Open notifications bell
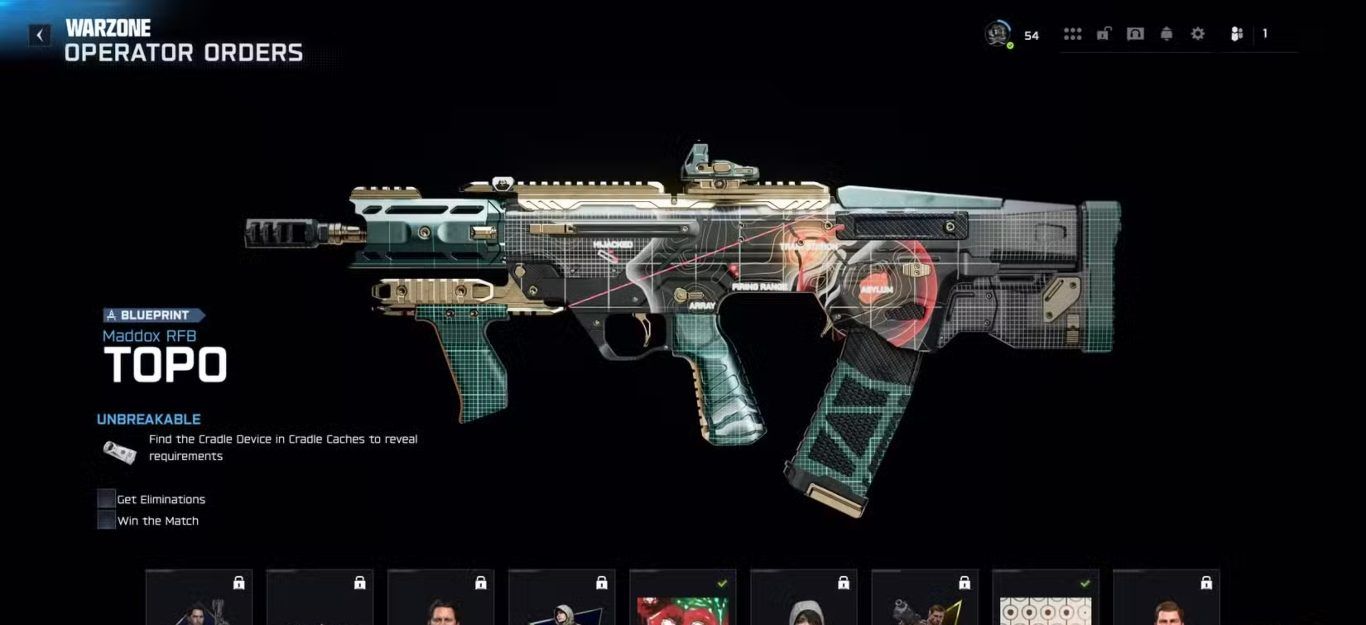Screen dimensions: 1366x625 click(x=1166, y=34)
